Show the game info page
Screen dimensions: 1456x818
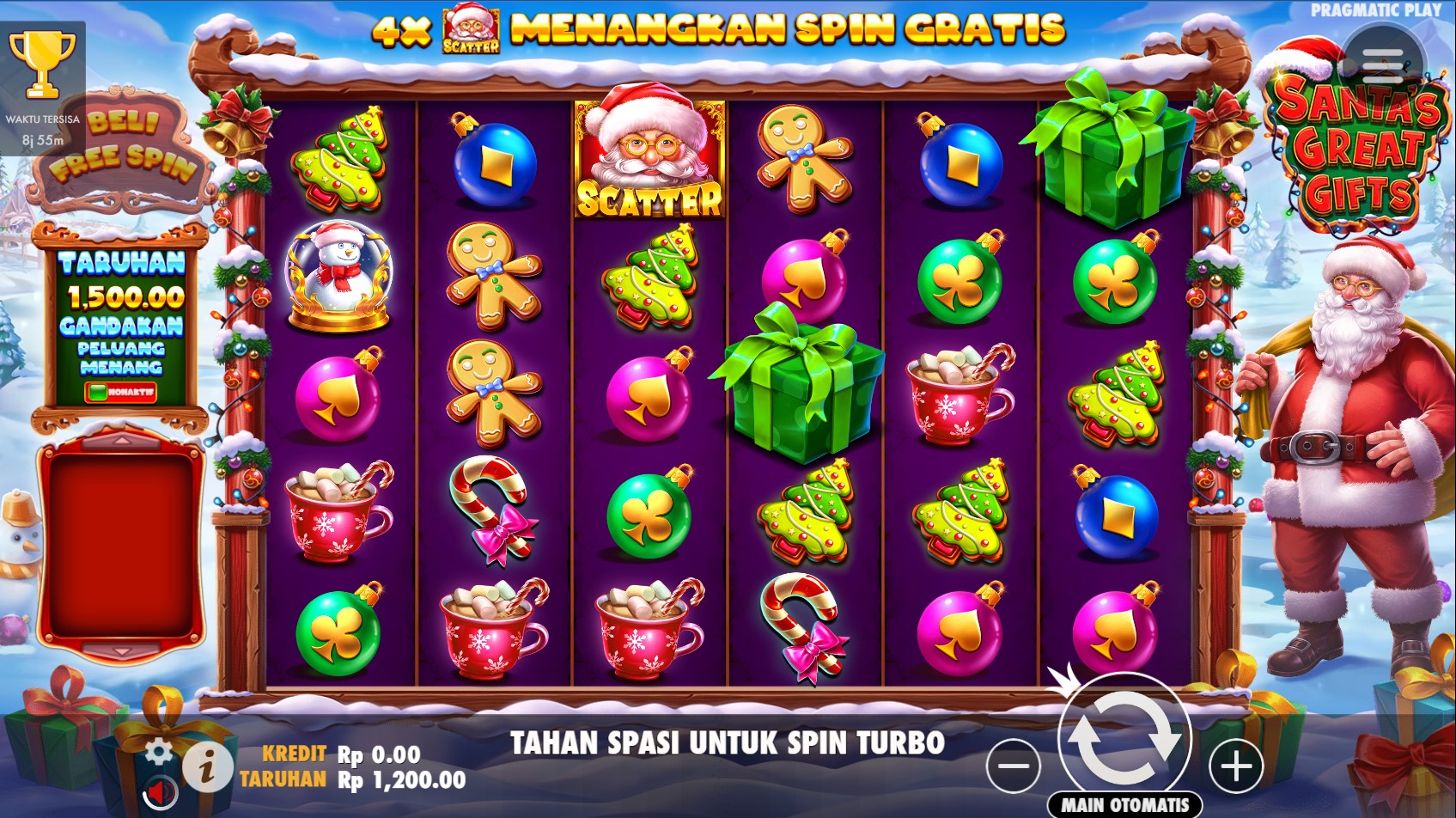(x=206, y=766)
